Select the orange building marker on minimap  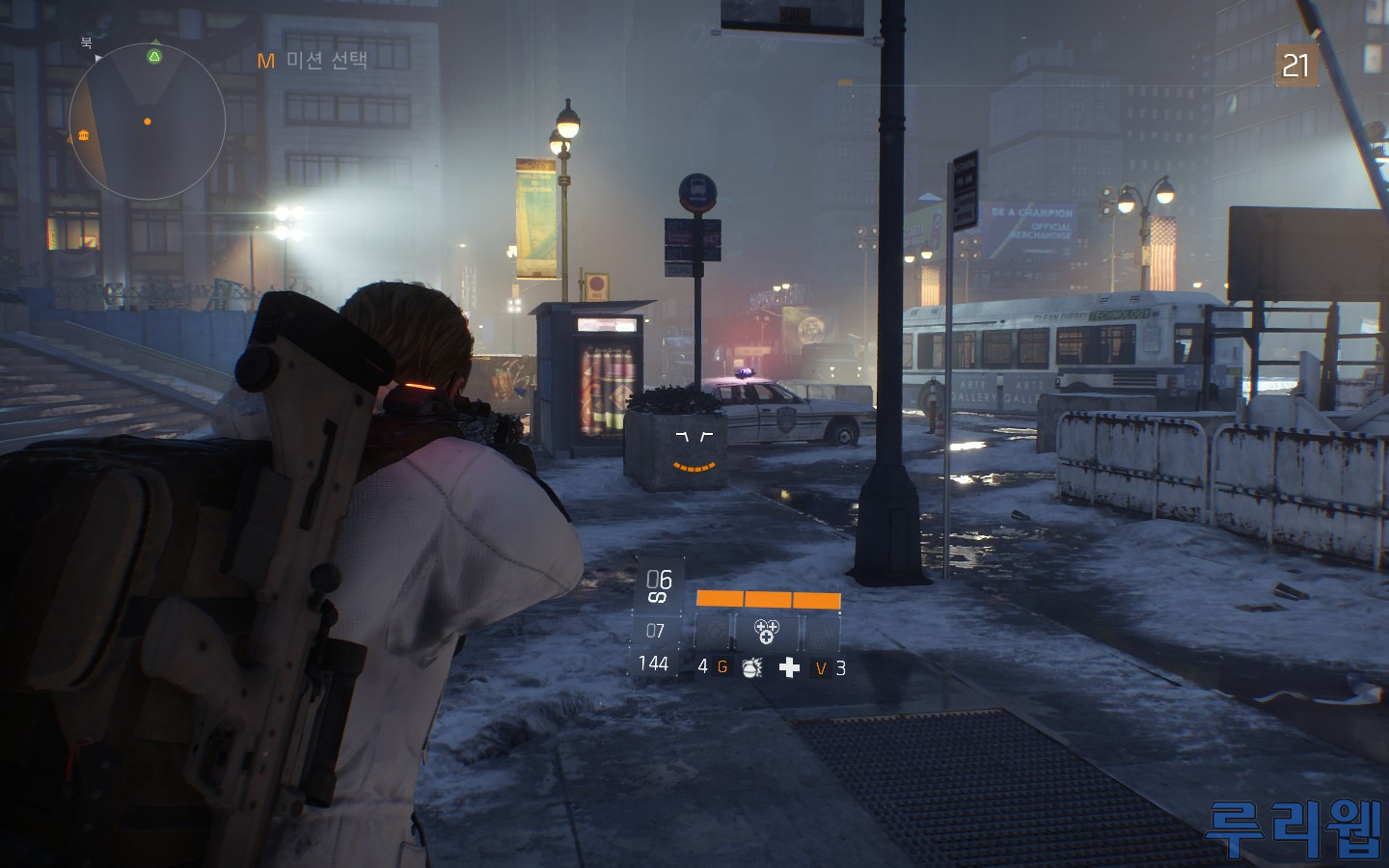84,135
